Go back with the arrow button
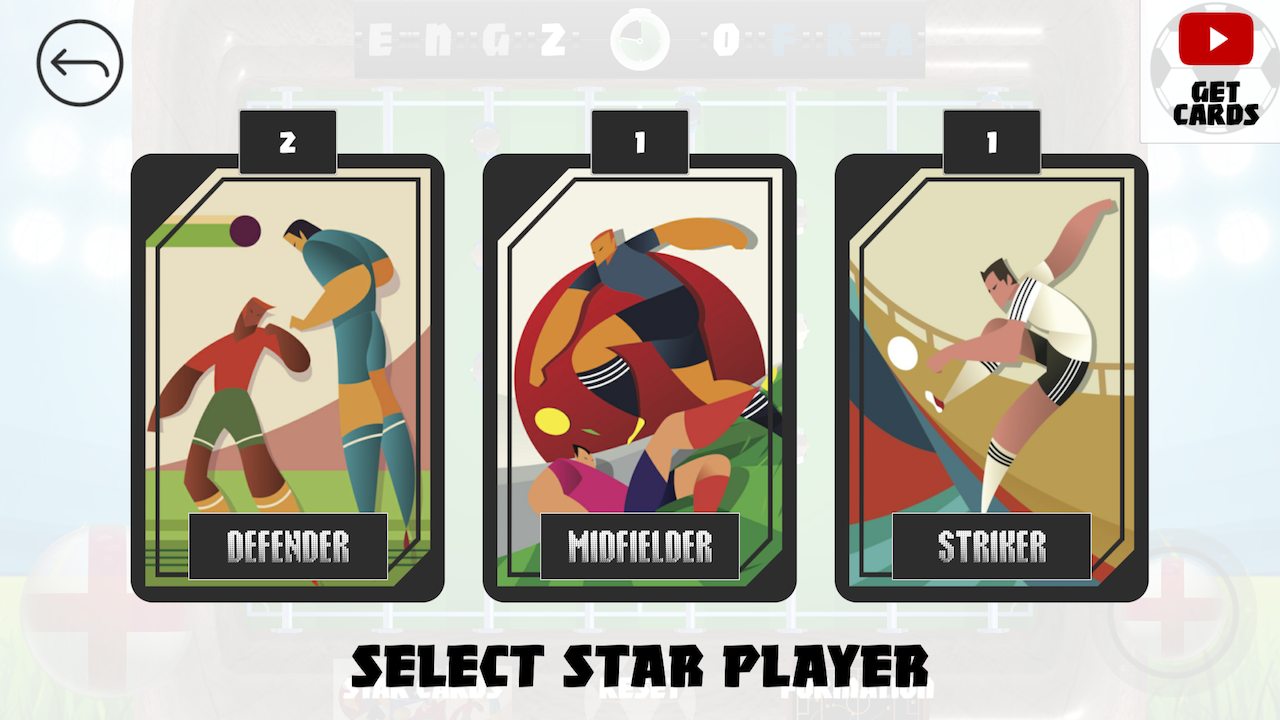The height and width of the screenshot is (720, 1280). click(80, 63)
